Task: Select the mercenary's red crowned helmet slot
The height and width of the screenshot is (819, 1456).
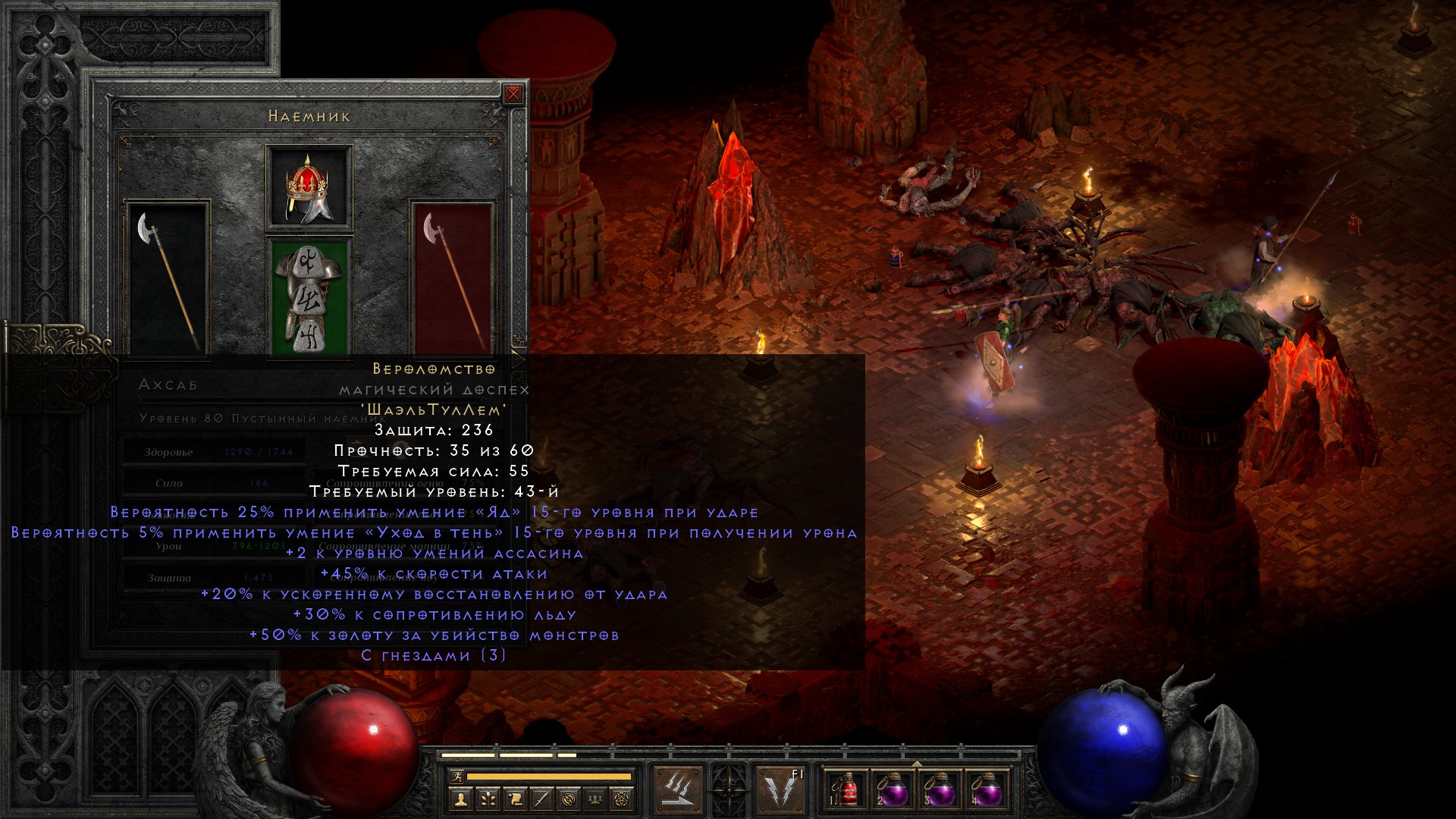Action: pos(309,187)
